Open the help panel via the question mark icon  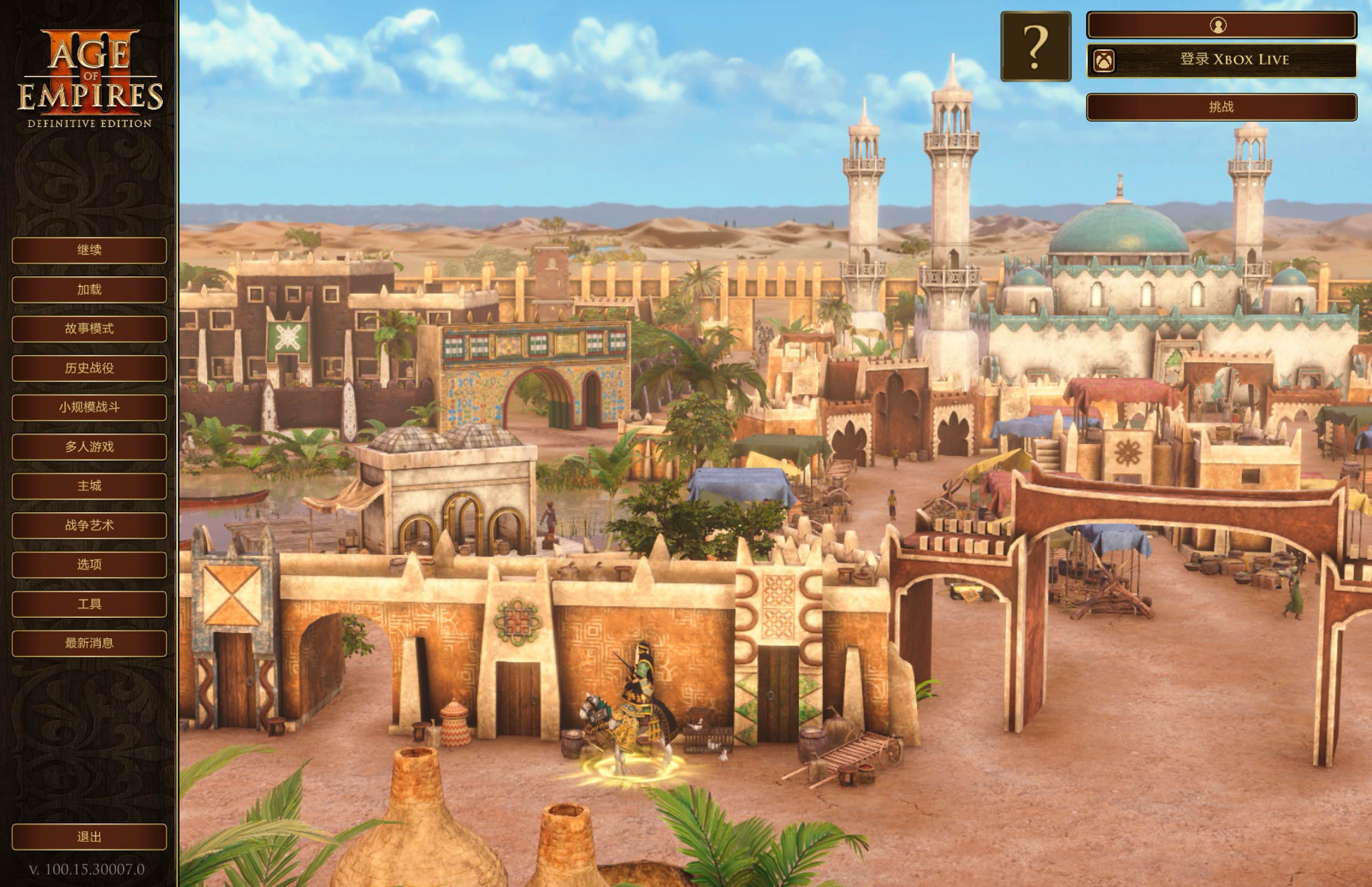click(x=1036, y=45)
